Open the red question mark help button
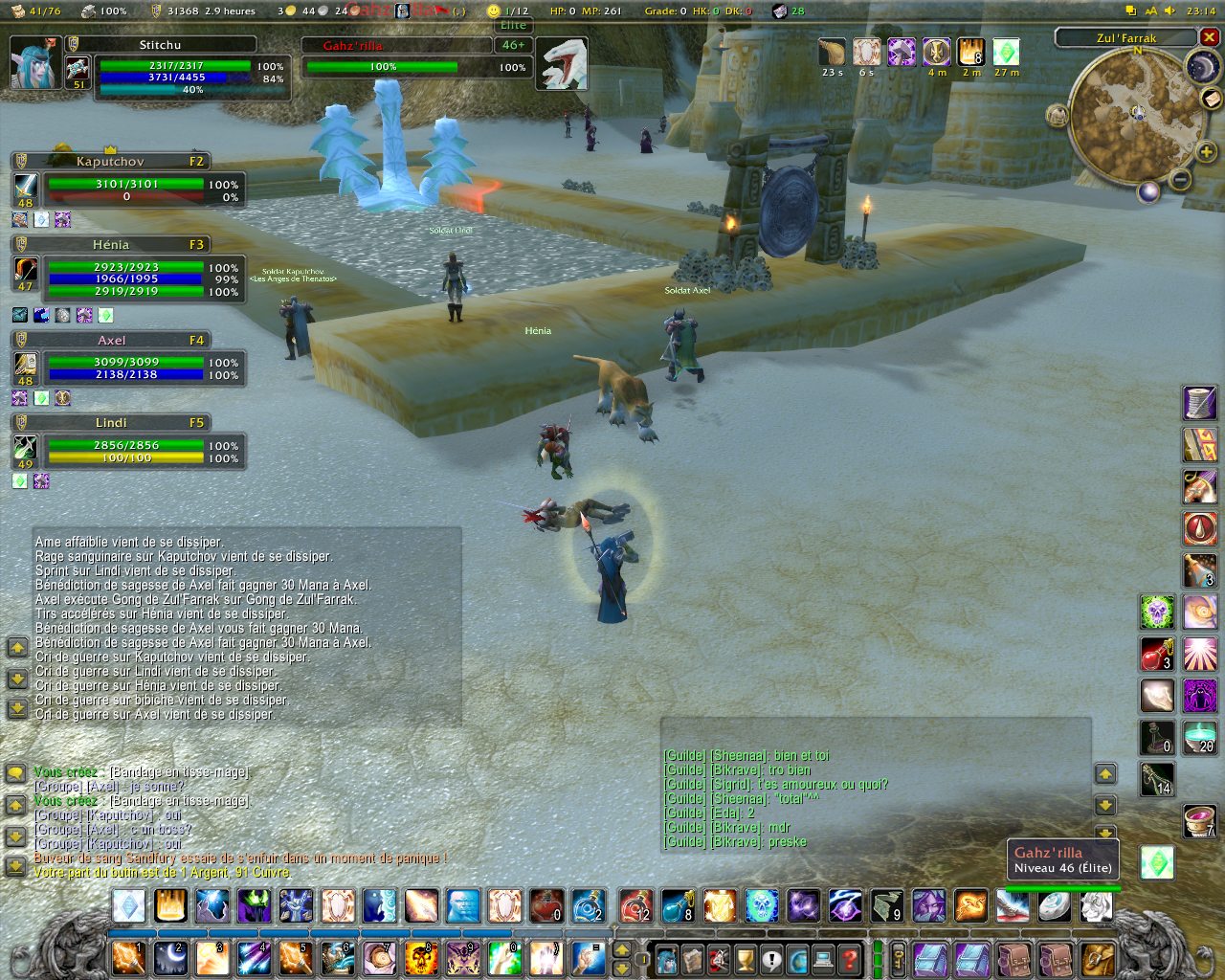This screenshot has width=1225, height=980. [849, 958]
